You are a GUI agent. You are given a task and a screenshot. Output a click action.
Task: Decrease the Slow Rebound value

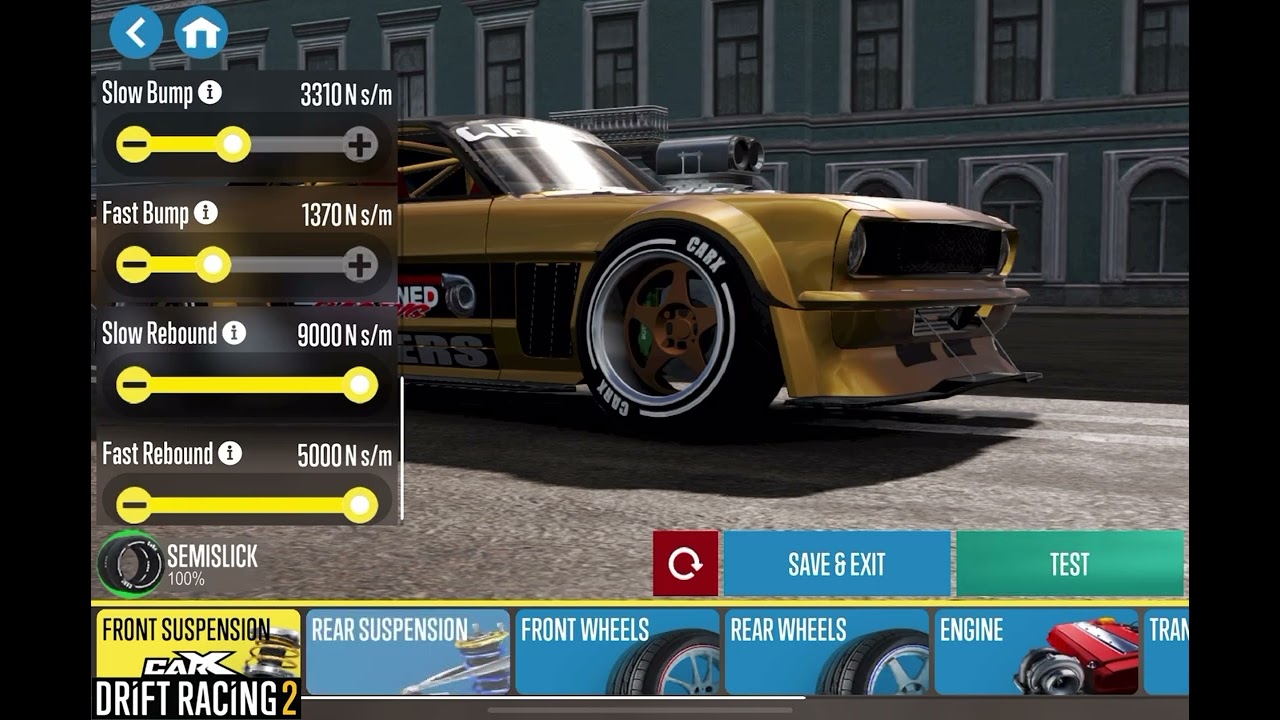134,385
